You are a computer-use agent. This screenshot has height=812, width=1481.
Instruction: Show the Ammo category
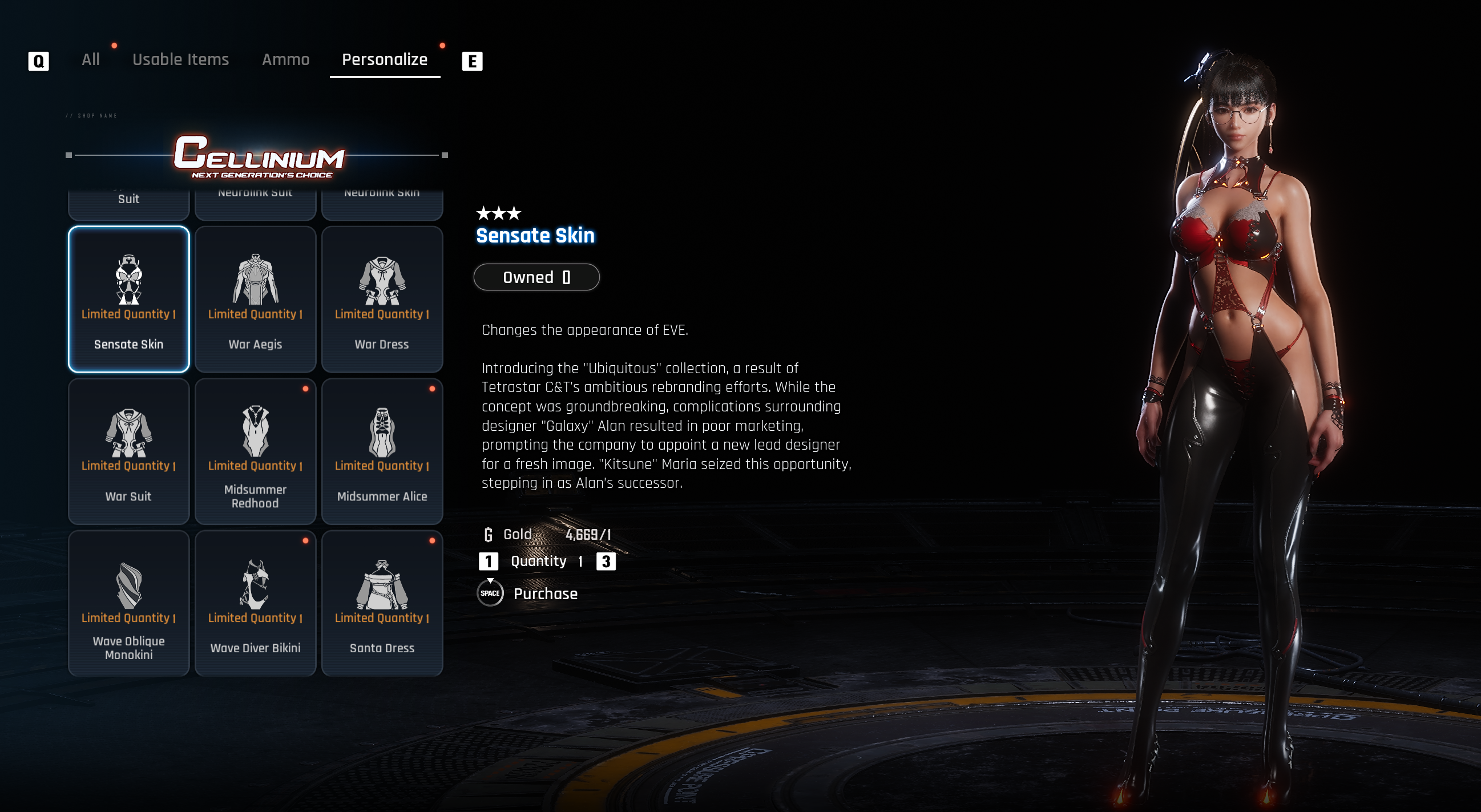pos(286,60)
